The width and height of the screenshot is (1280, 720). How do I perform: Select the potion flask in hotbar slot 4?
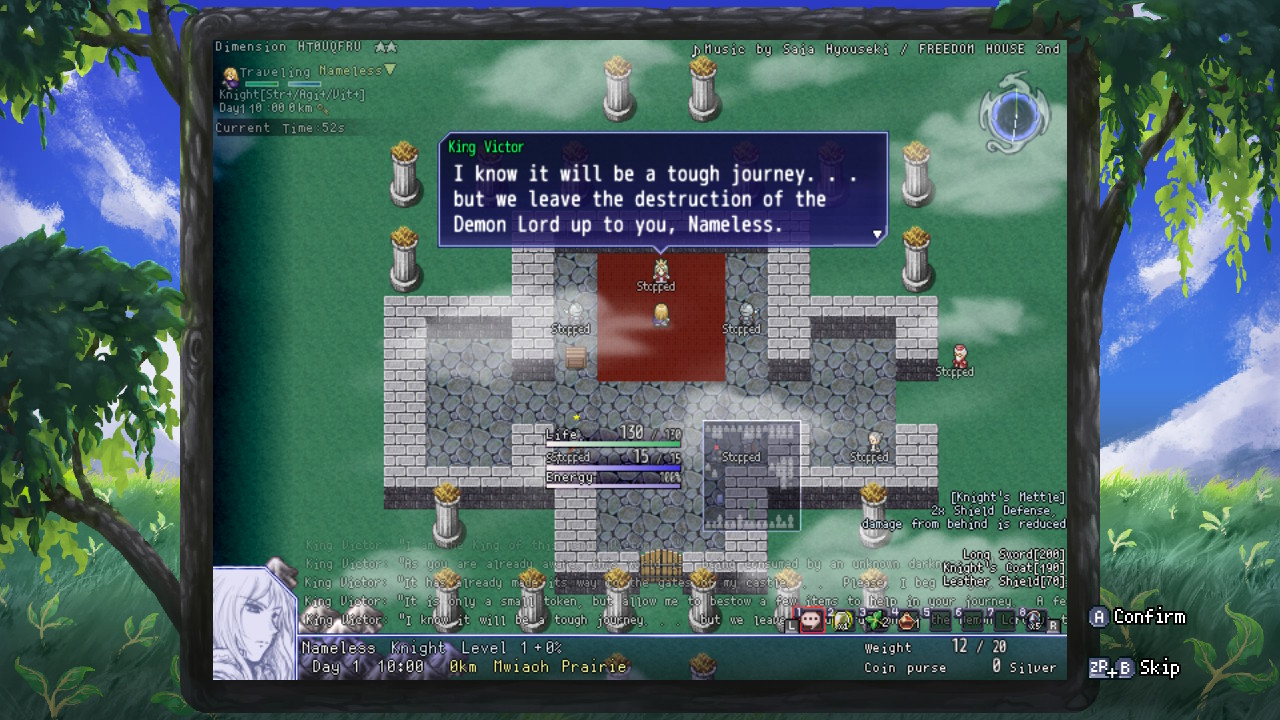click(908, 622)
